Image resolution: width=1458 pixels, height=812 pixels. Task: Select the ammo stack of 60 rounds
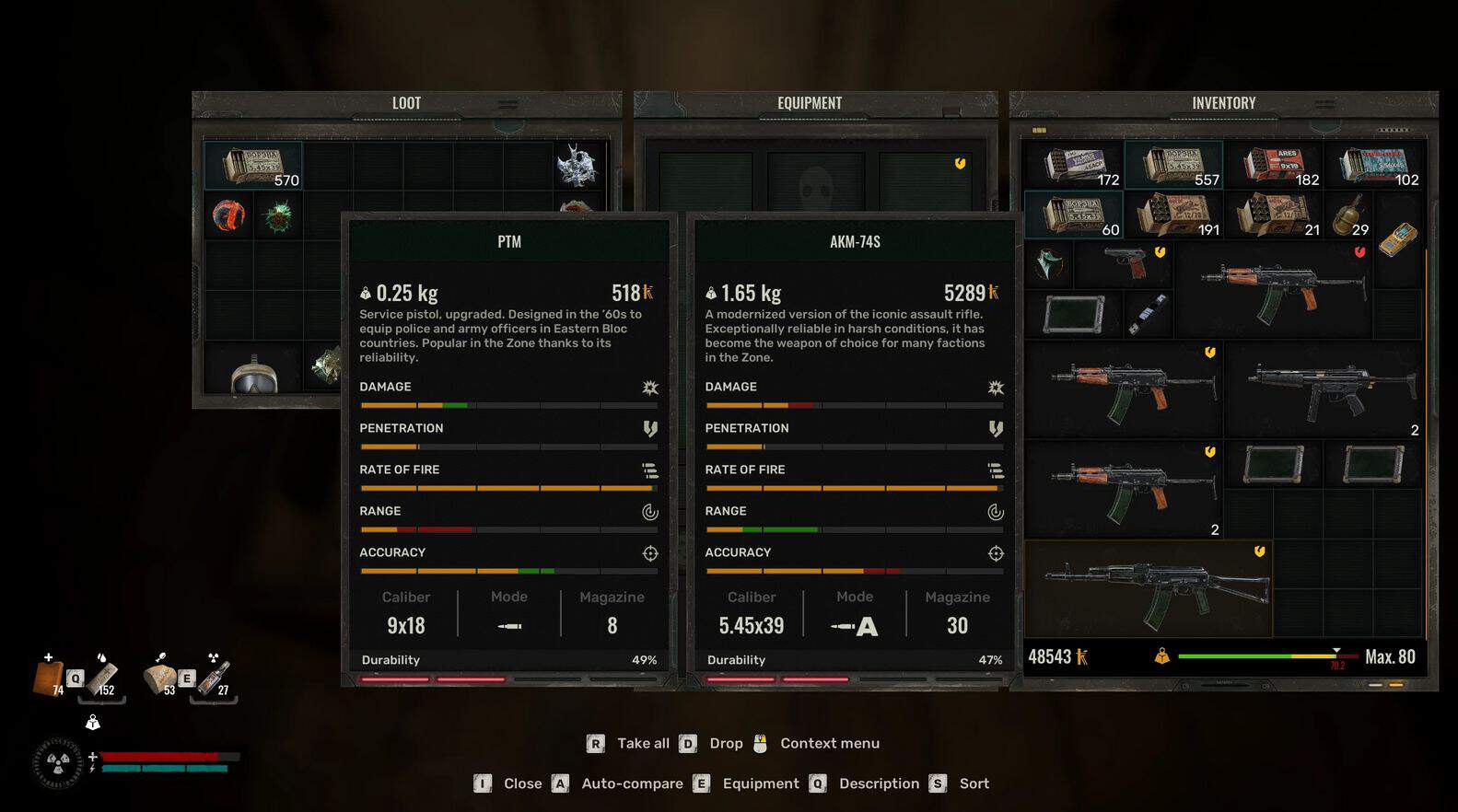pos(1073,215)
